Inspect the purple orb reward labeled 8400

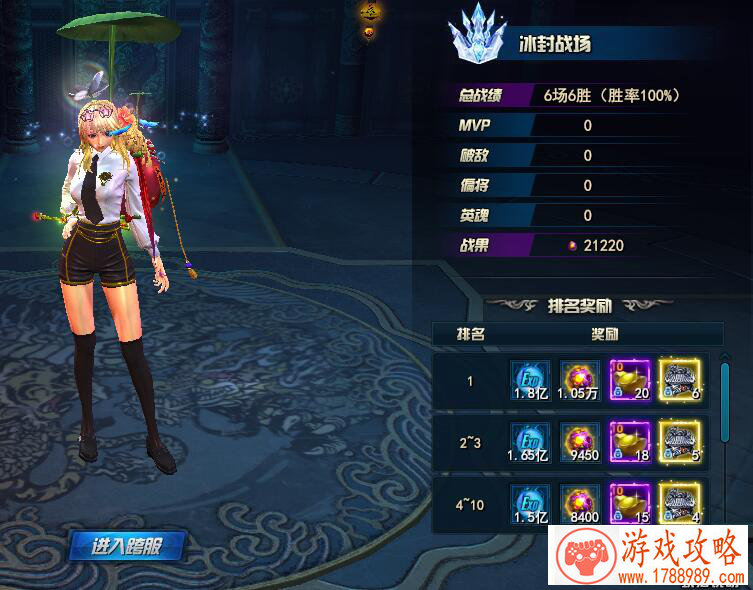coord(580,503)
